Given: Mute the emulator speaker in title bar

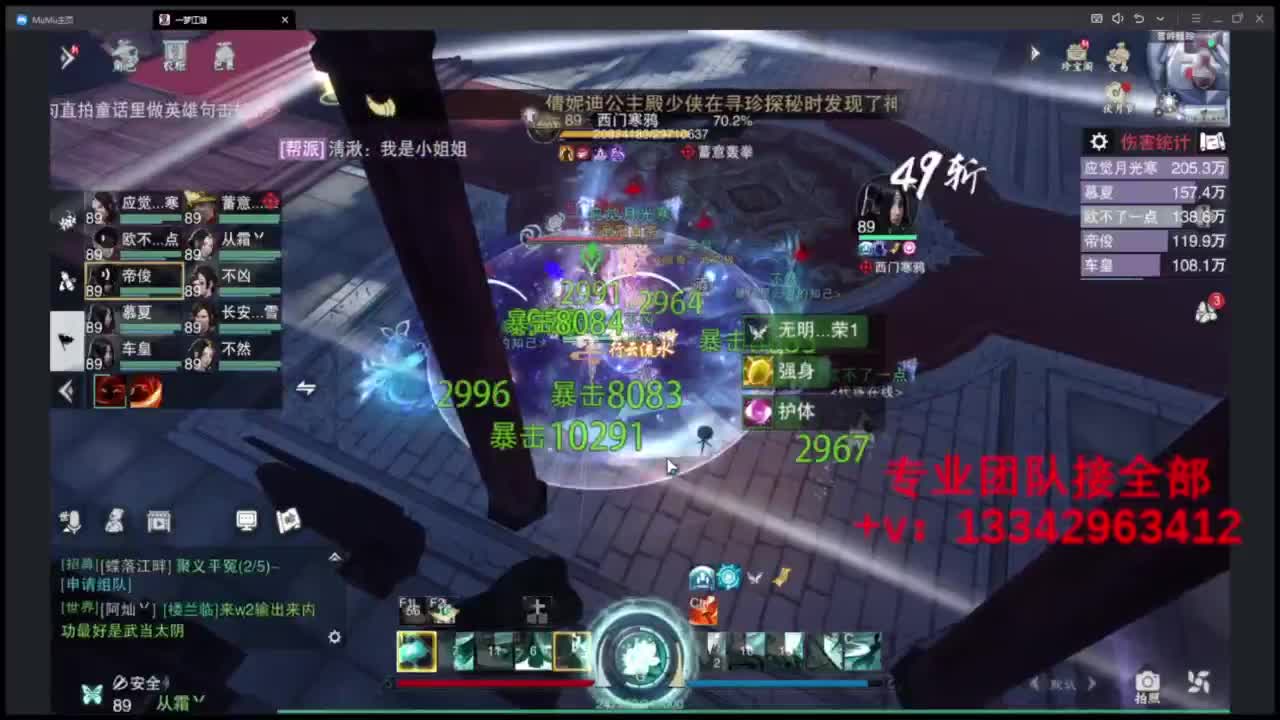Looking at the screenshot, I should (x=1117, y=19).
